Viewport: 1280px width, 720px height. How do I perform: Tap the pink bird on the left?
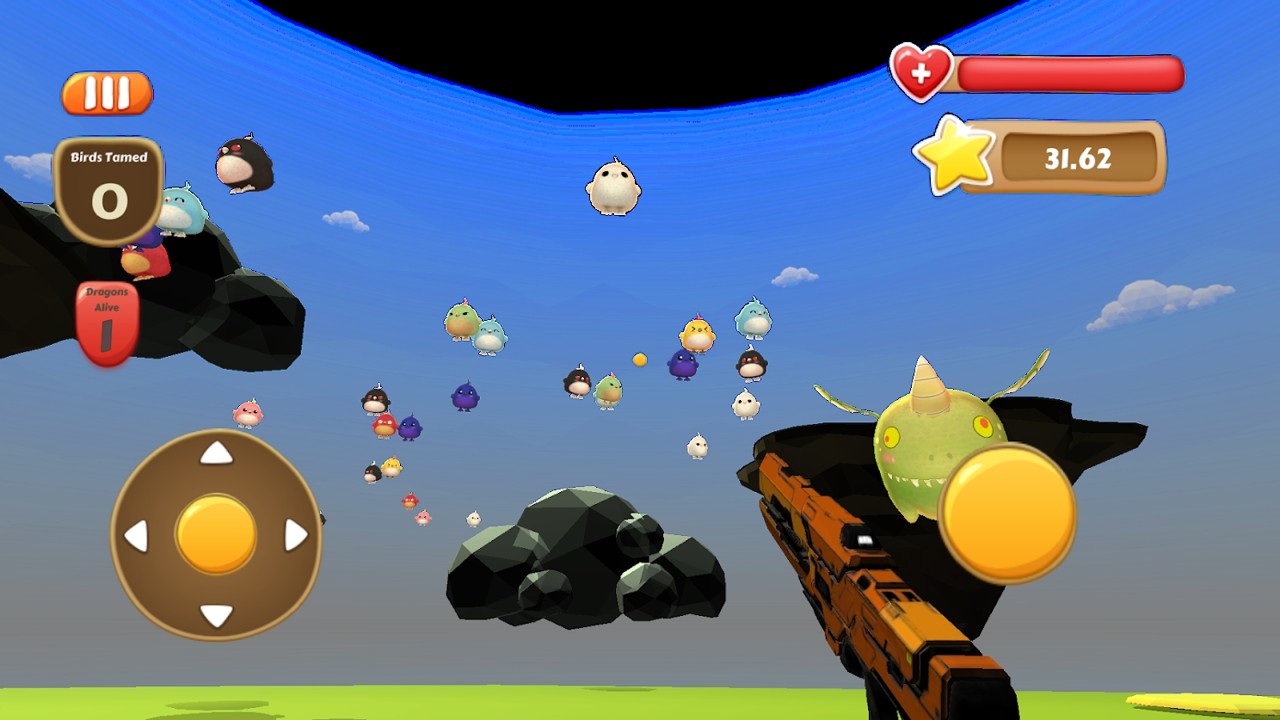coord(246,413)
